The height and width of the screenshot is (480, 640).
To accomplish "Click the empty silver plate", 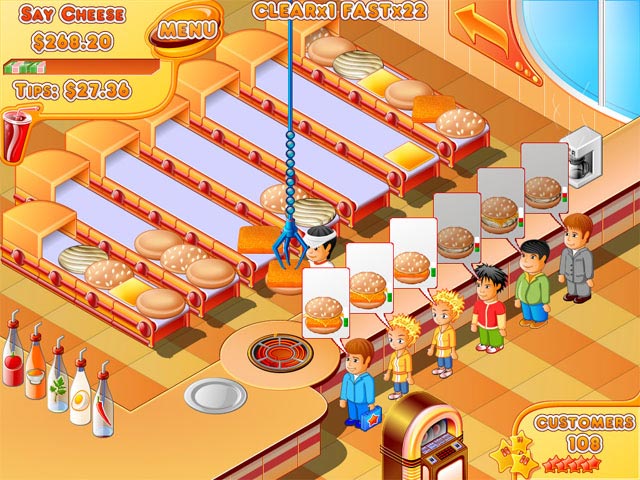I will point(214,396).
